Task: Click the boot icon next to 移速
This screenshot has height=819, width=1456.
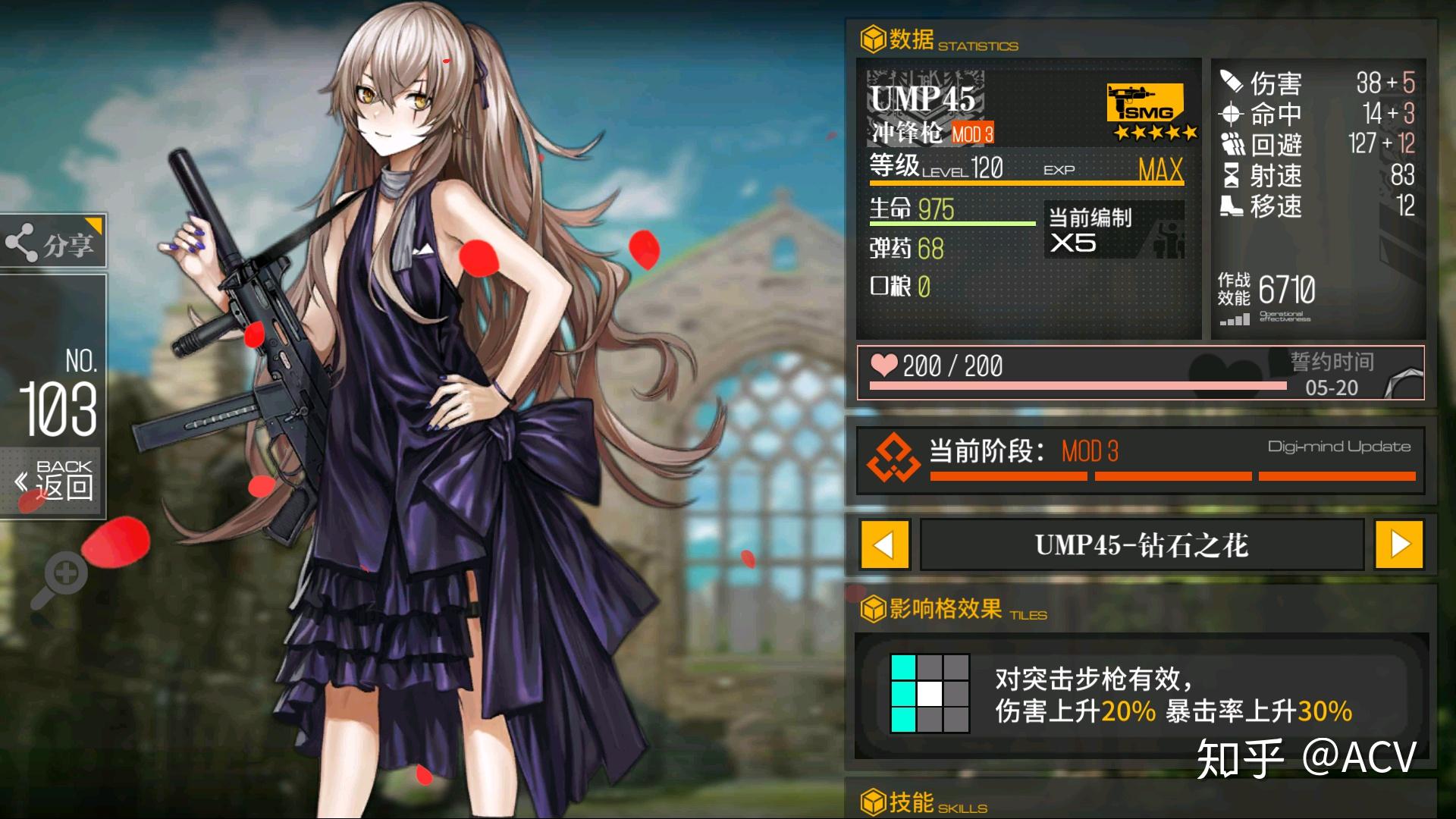Action: 1234,206
